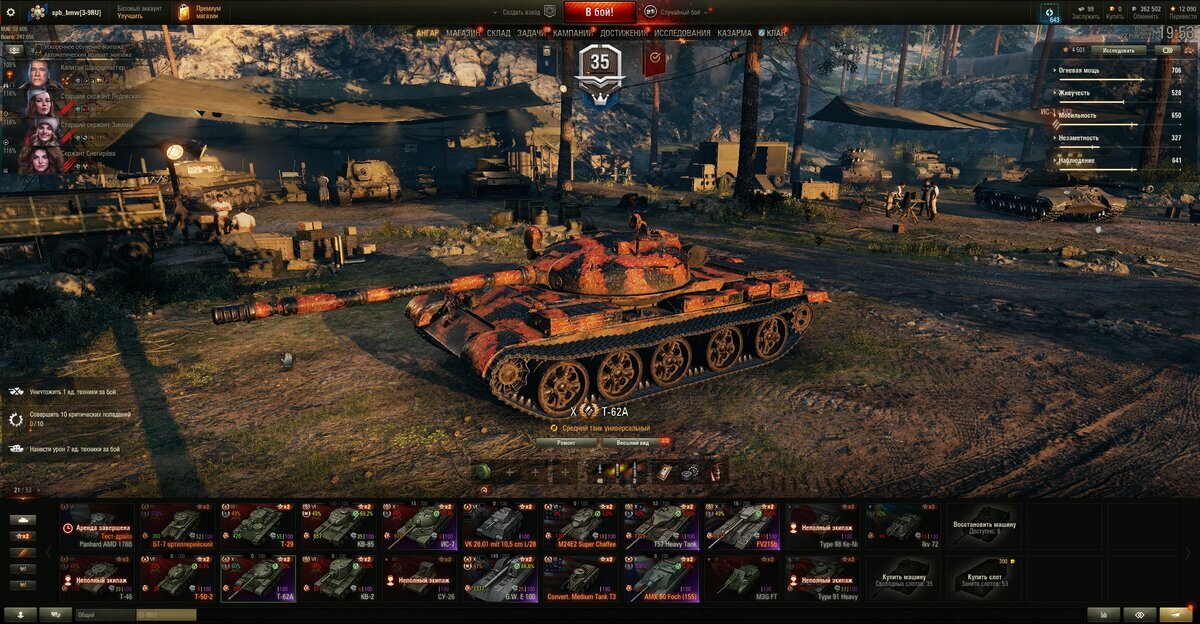This screenshot has height=624, width=1200.
Task: Open the «Задачи» missions tab
Action: [x=531, y=33]
